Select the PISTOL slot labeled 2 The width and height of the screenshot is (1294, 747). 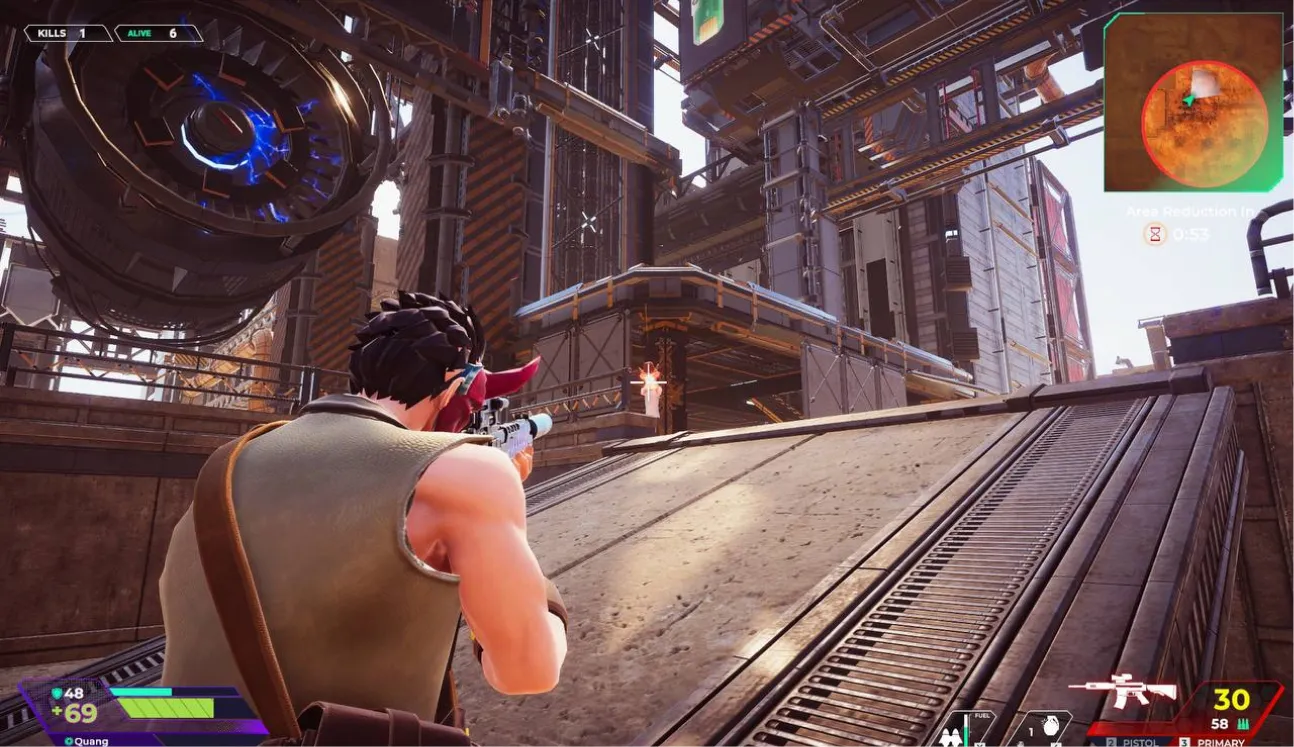(x=1113, y=742)
